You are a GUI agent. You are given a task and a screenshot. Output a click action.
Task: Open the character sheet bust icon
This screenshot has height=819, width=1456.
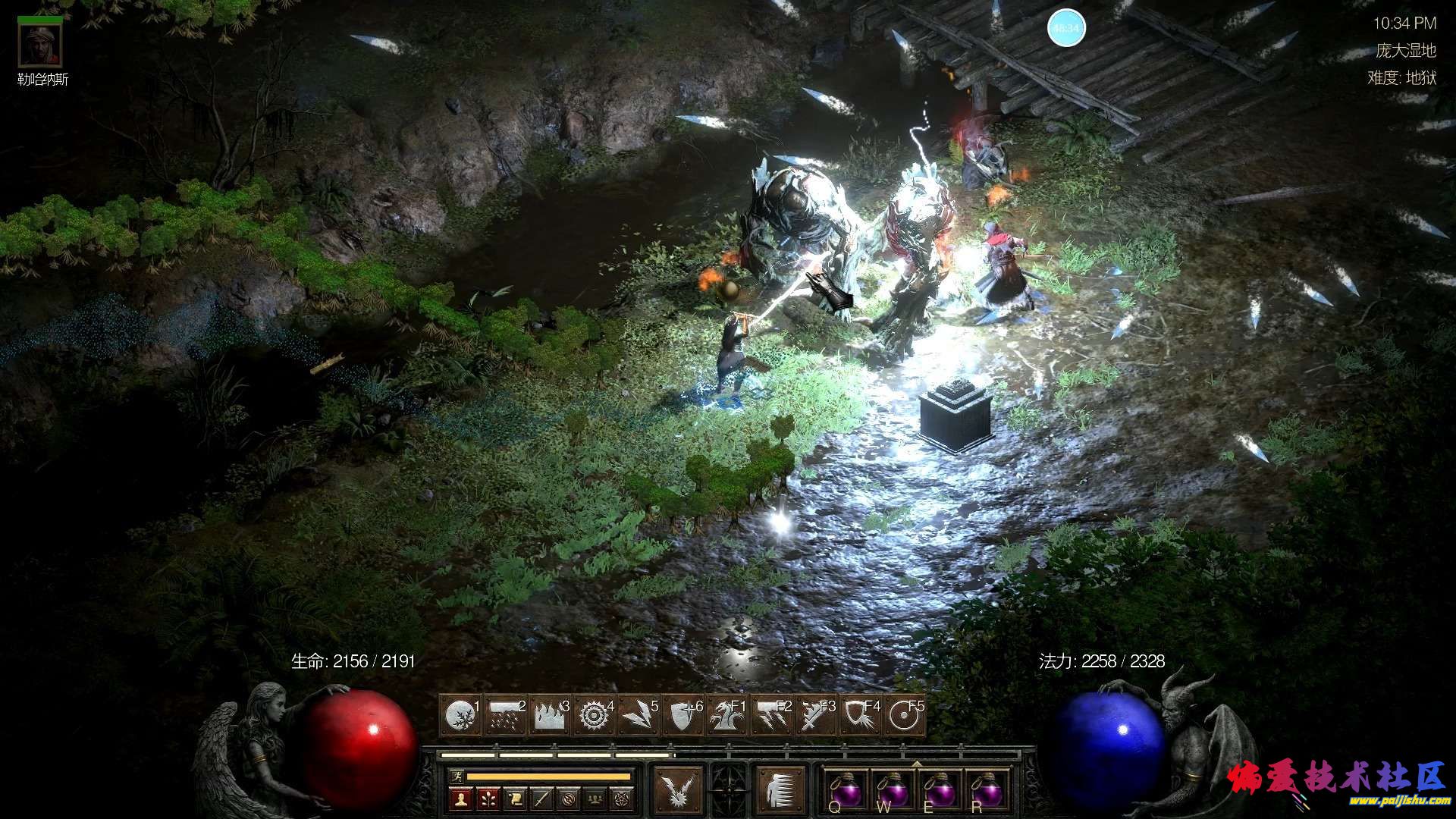pos(462,799)
